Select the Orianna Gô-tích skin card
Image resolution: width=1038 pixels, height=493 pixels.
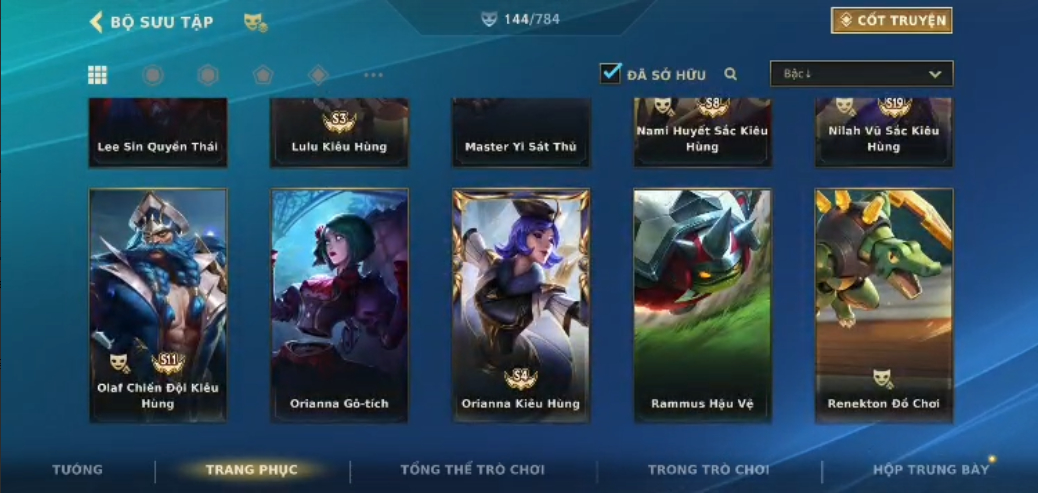tap(339, 304)
